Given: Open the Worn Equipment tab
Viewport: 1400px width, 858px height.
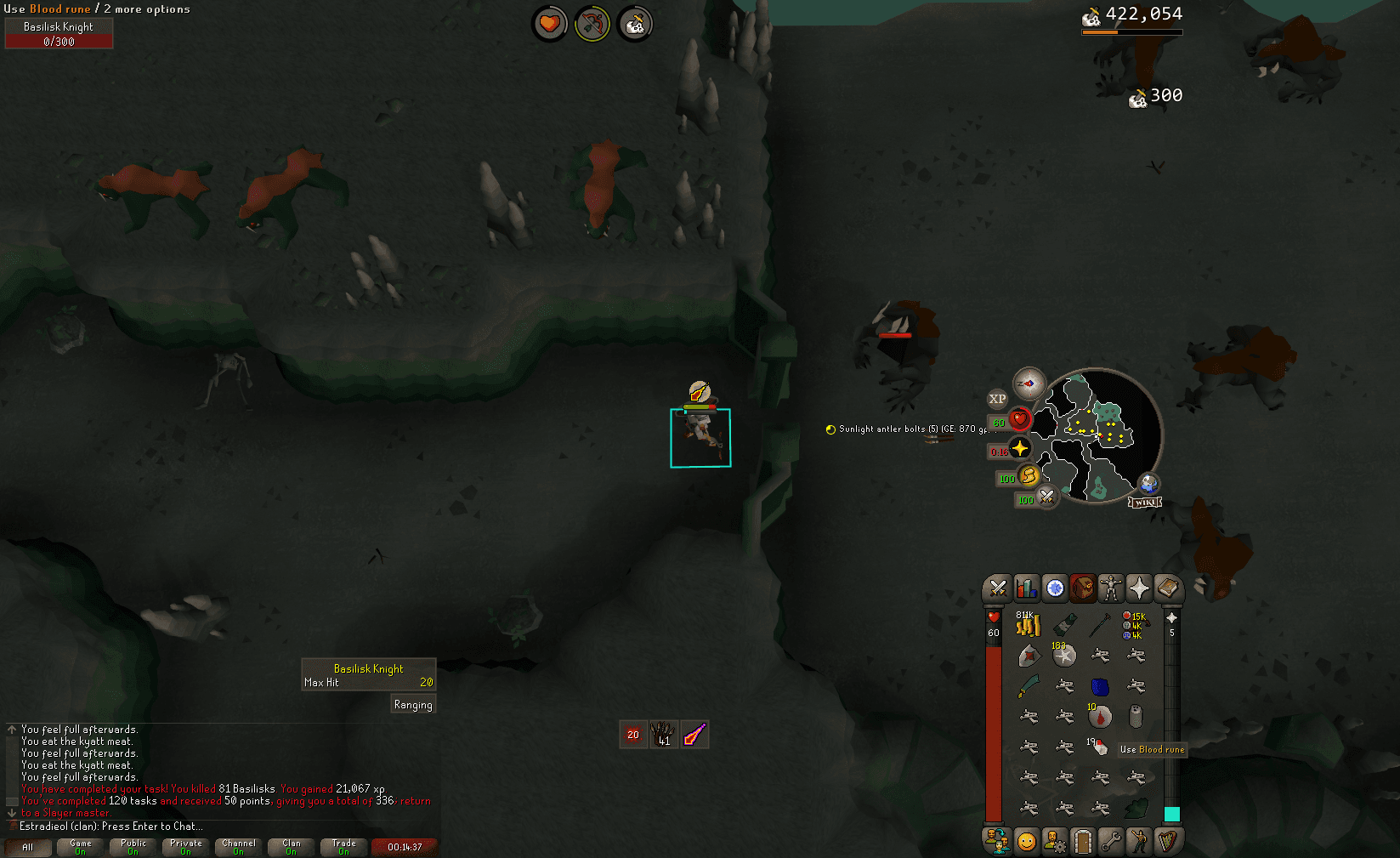Looking at the screenshot, I should [x=1111, y=588].
